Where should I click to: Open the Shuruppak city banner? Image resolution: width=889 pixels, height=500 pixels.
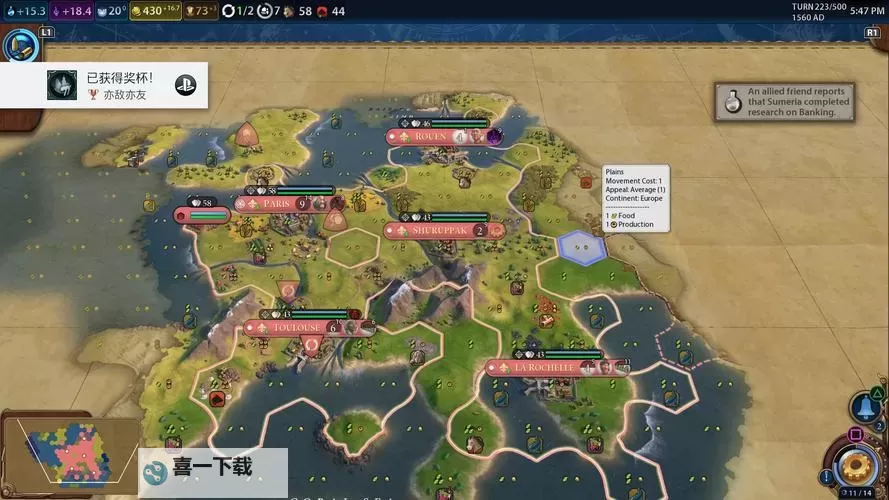coord(439,230)
